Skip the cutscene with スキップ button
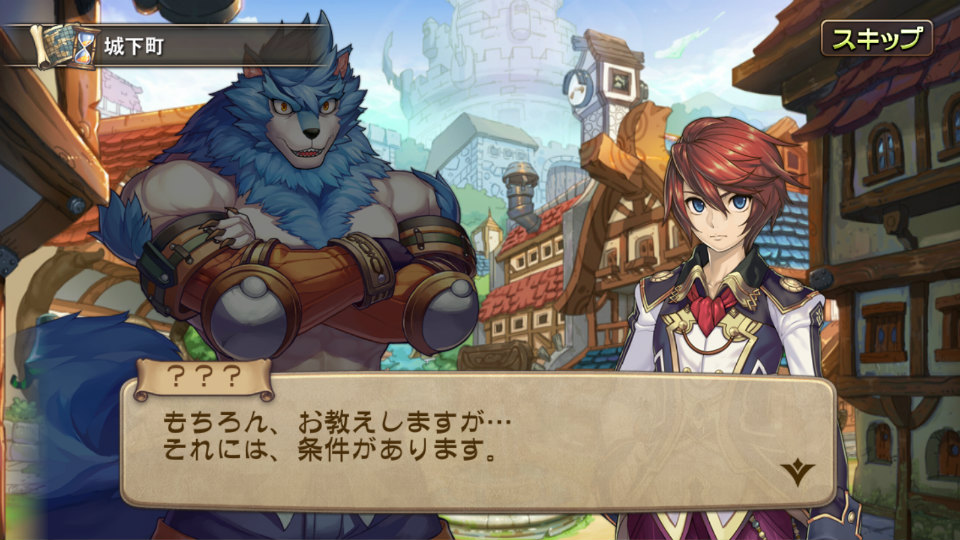Screen dimensions: 960x540 coord(876,39)
